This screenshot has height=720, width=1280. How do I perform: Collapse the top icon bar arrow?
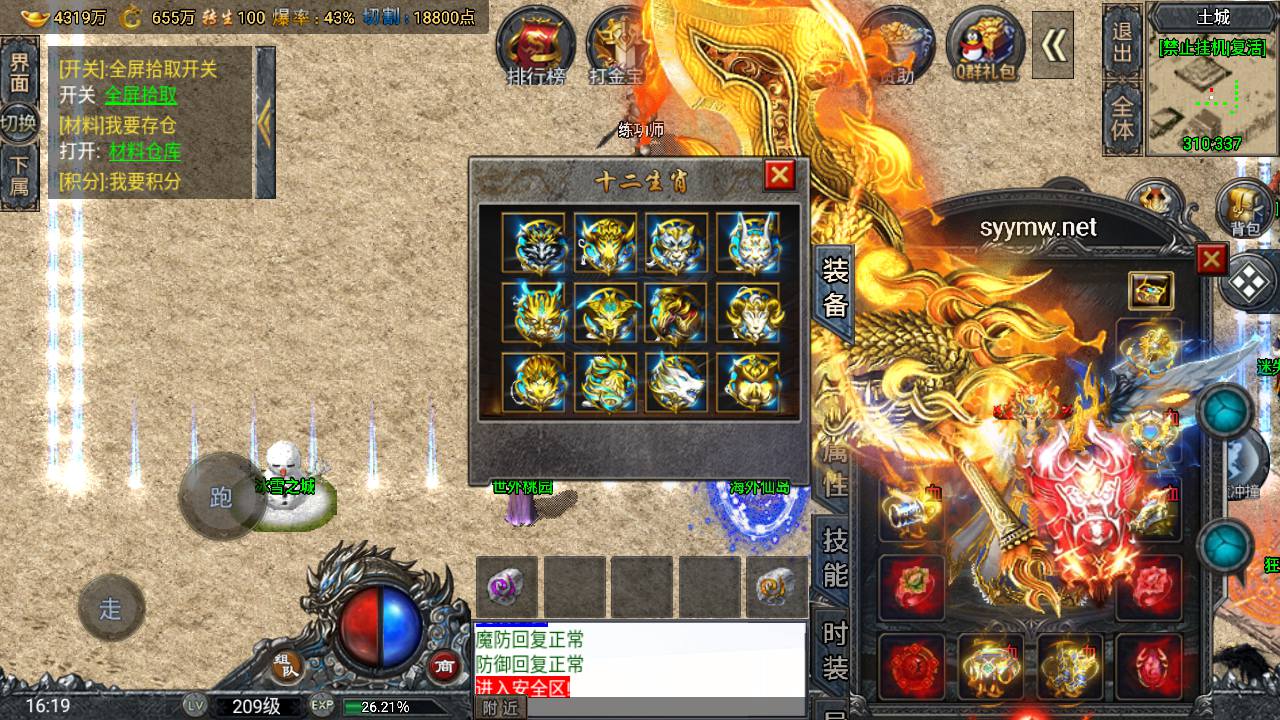pos(1052,44)
